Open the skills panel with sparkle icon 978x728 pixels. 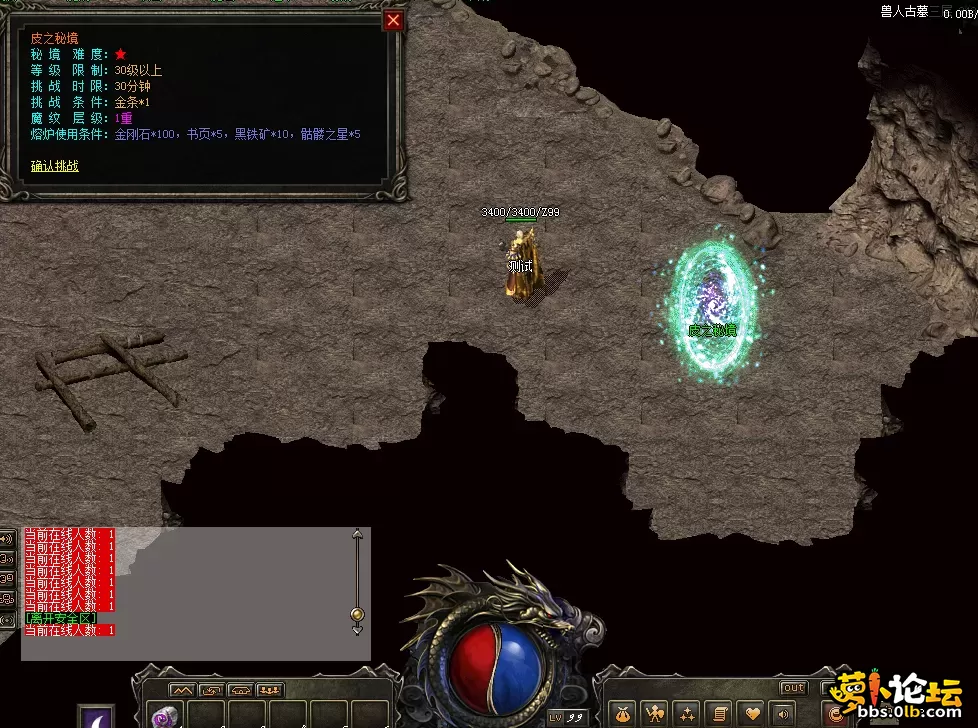pos(686,713)
